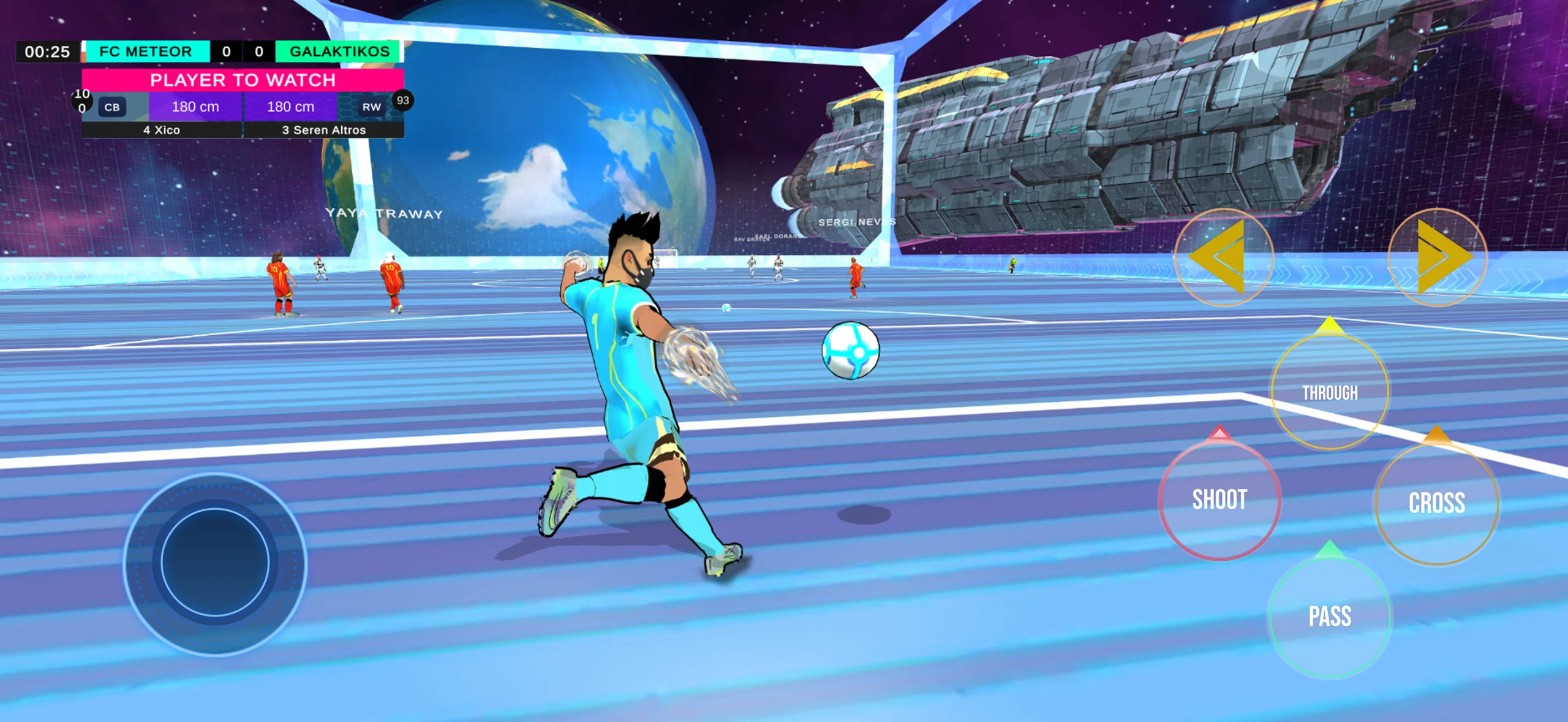The width and height of the screenshot is (1568, 722).
Task: Touch the virtual movement joystick
Action: (x=215, y=563)
